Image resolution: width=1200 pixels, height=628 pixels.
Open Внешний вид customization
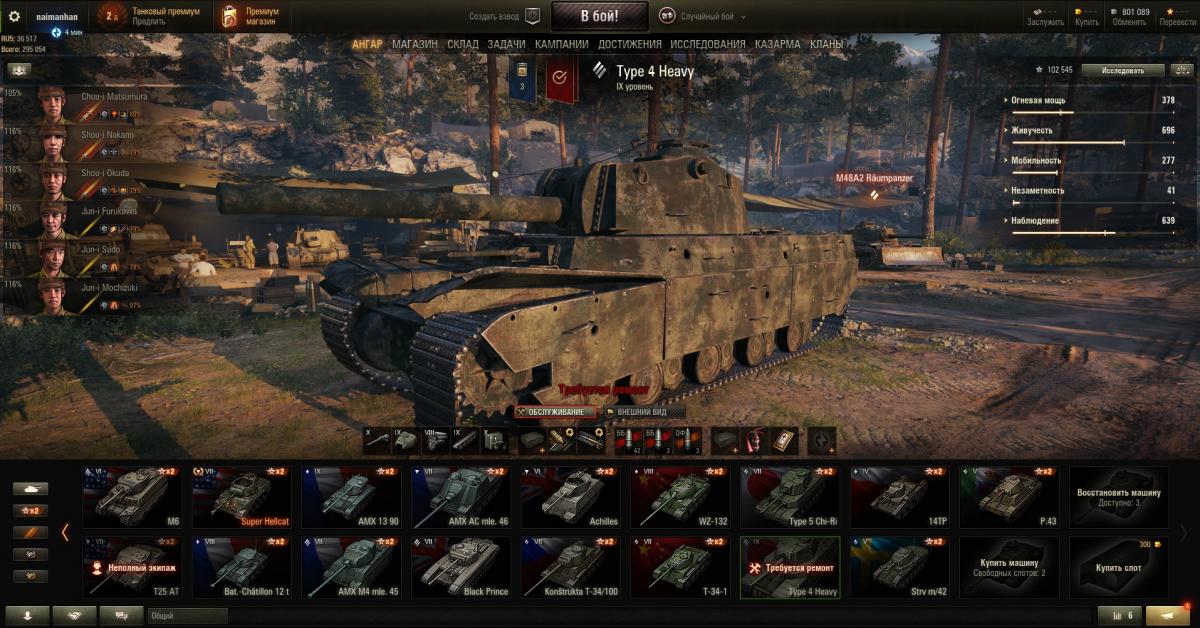(x=644, y=412)
